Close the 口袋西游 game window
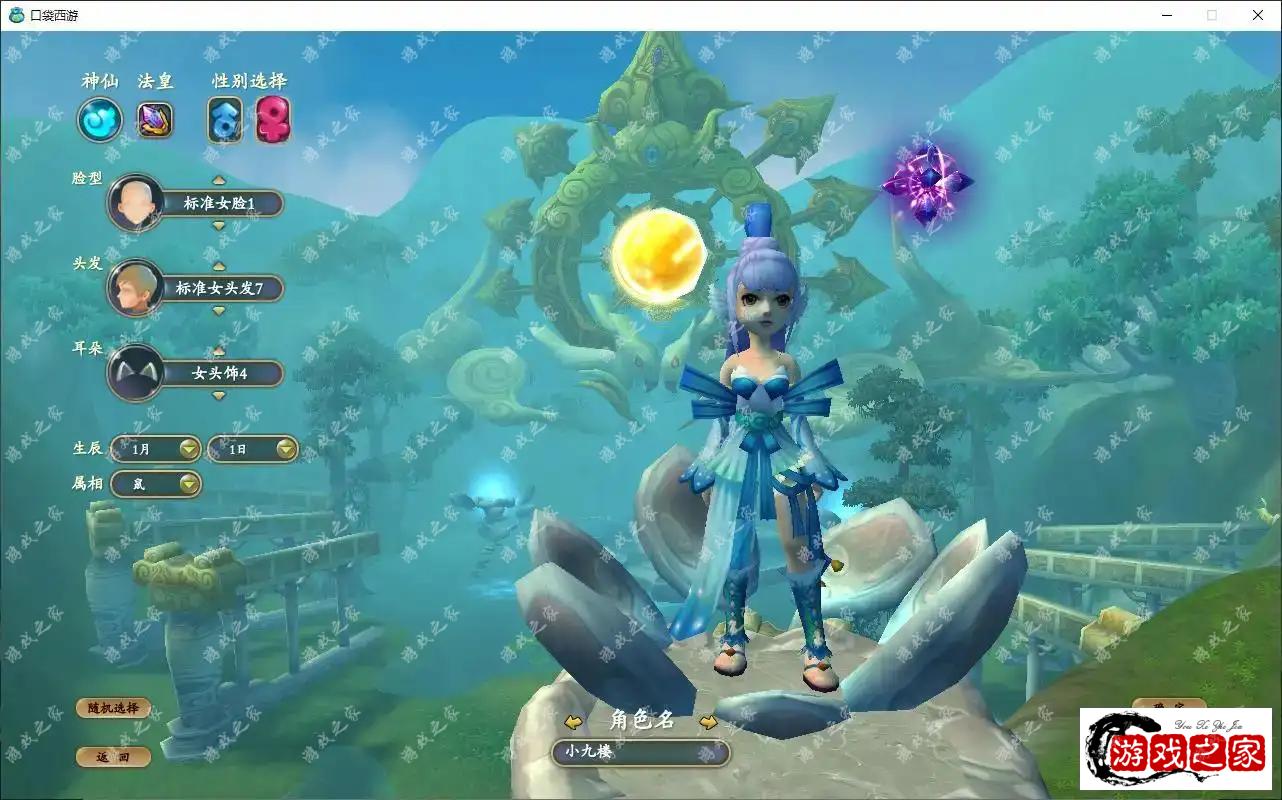 pyautogui.click(x=1258, y=15)
